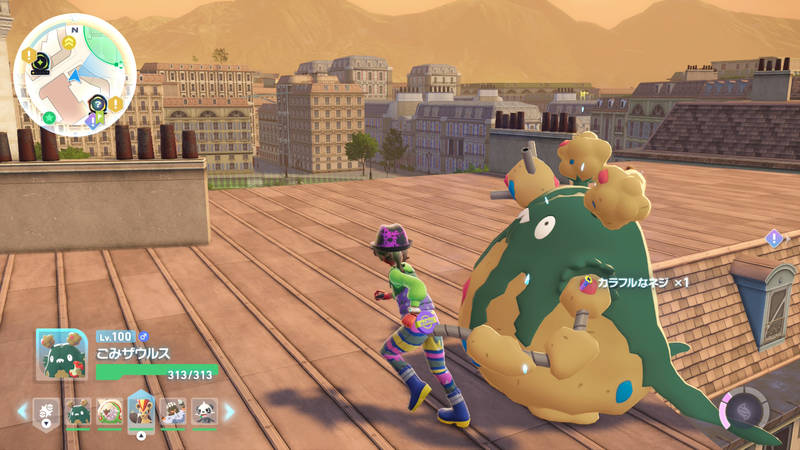Choose the highlighted orange Pokémon party slot
This screenshot has width=800, height=450.
coord(141,409)
